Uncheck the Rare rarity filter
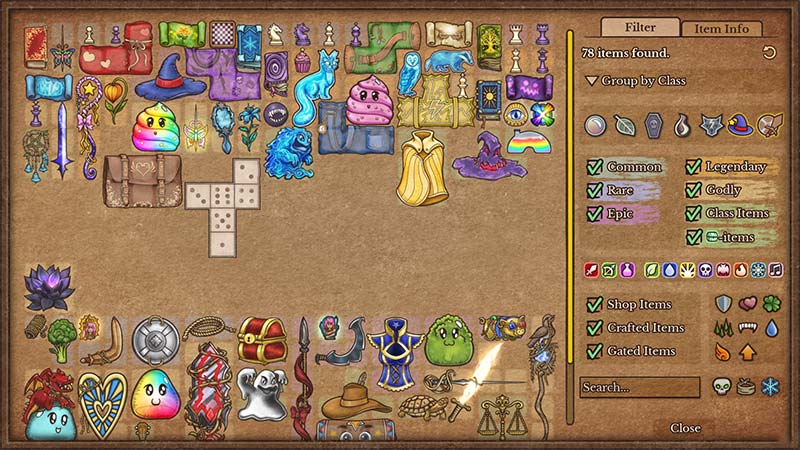The height and width of the screenshot is (450, 800). click(x=595, y=190)
